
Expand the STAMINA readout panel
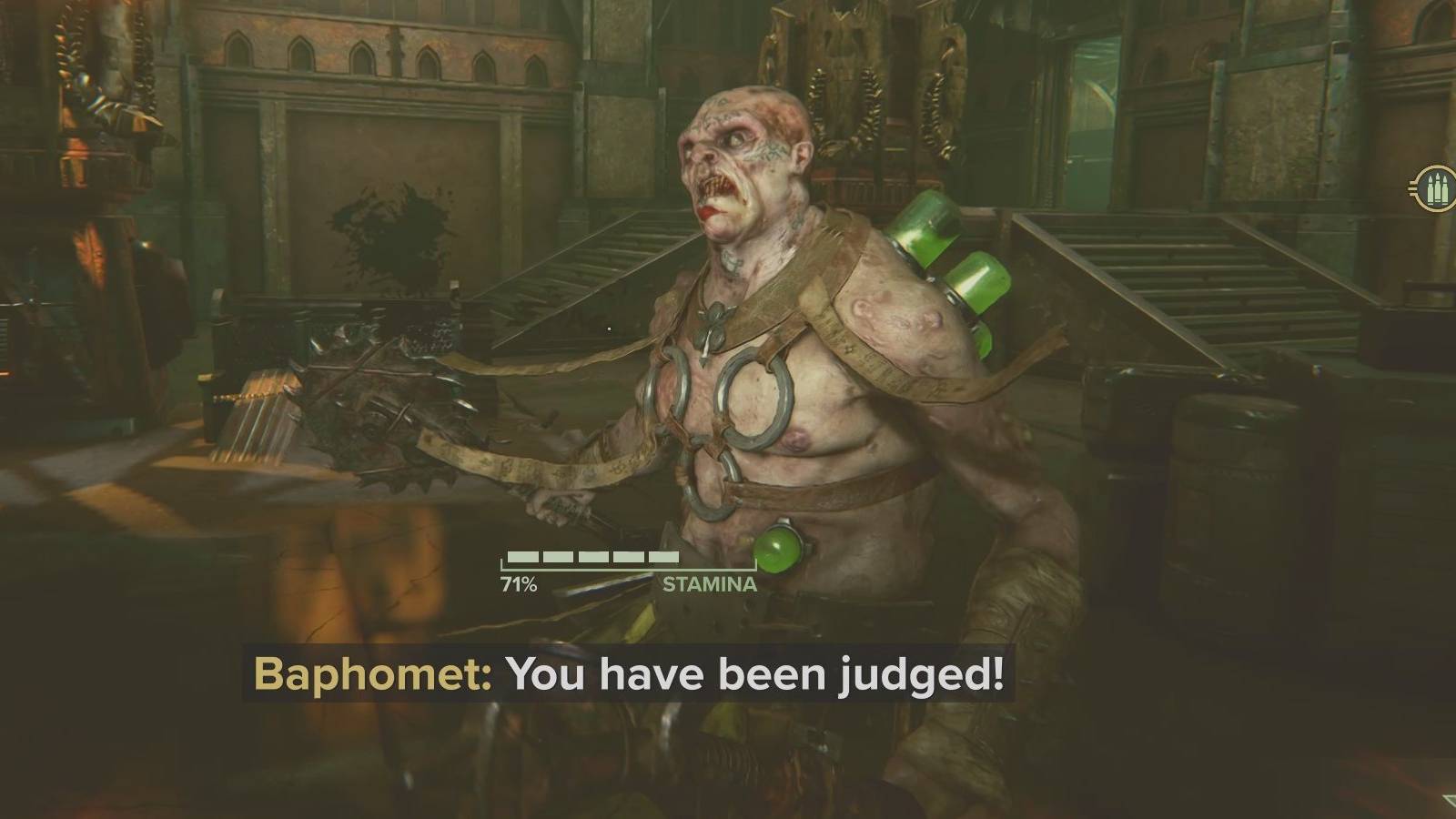[628, 566]
